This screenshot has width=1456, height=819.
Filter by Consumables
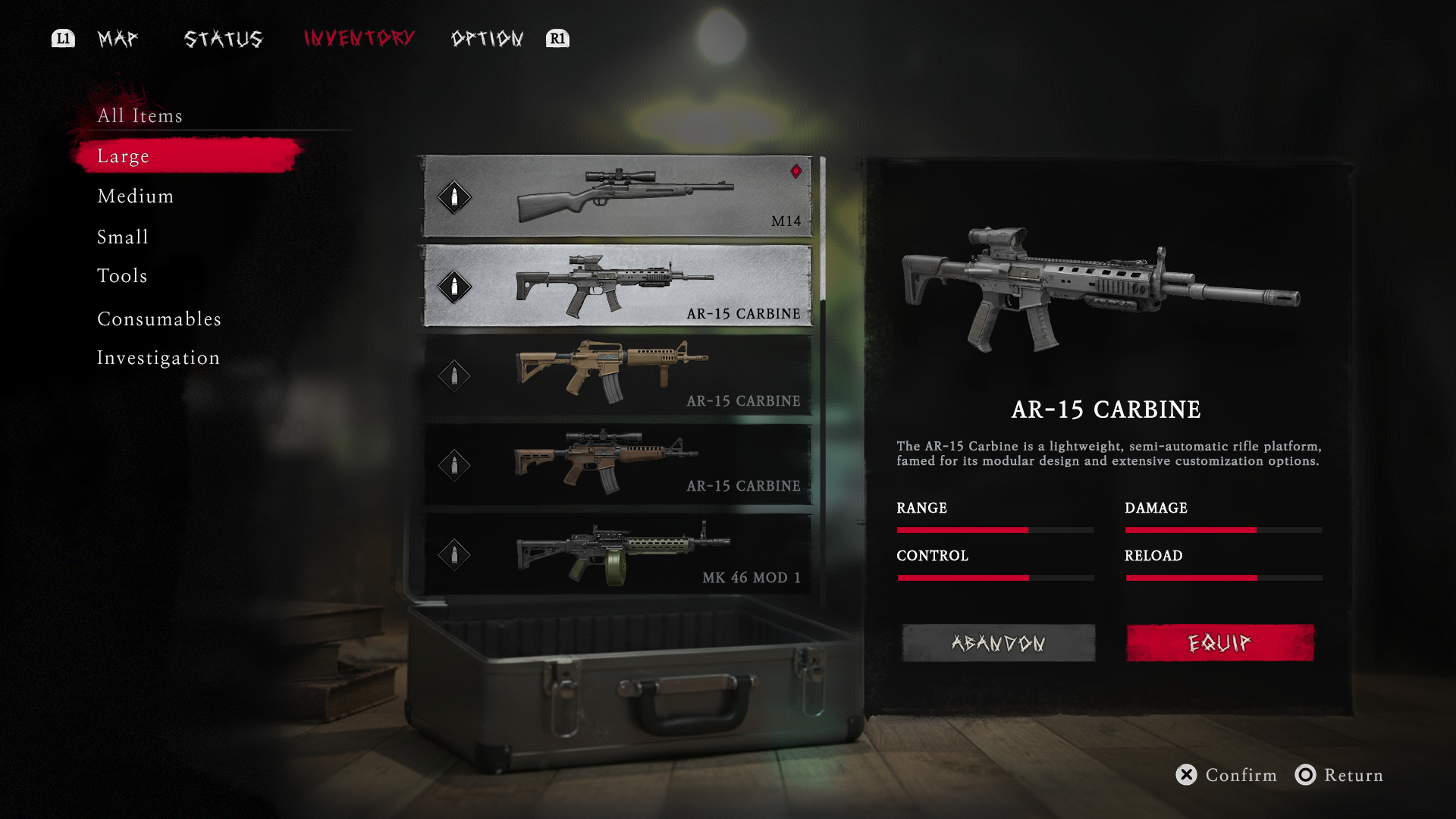coord(159,318)
